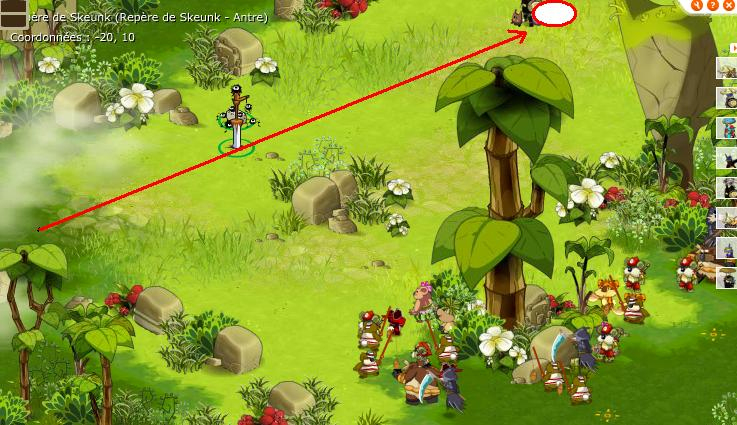The image size is (737, 425).
Task: Open the orange wrench options button
Action: (x=697, y=4)
